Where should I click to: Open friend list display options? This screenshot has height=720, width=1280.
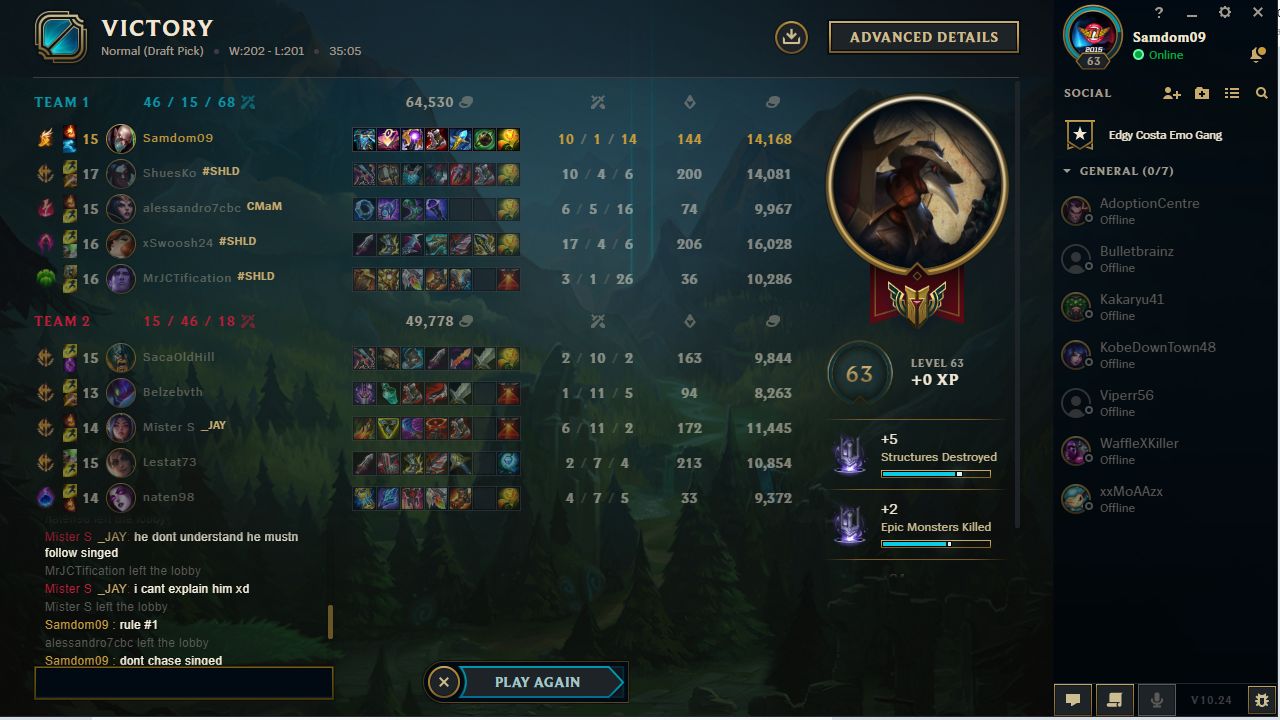click(x=1232, y=93)
